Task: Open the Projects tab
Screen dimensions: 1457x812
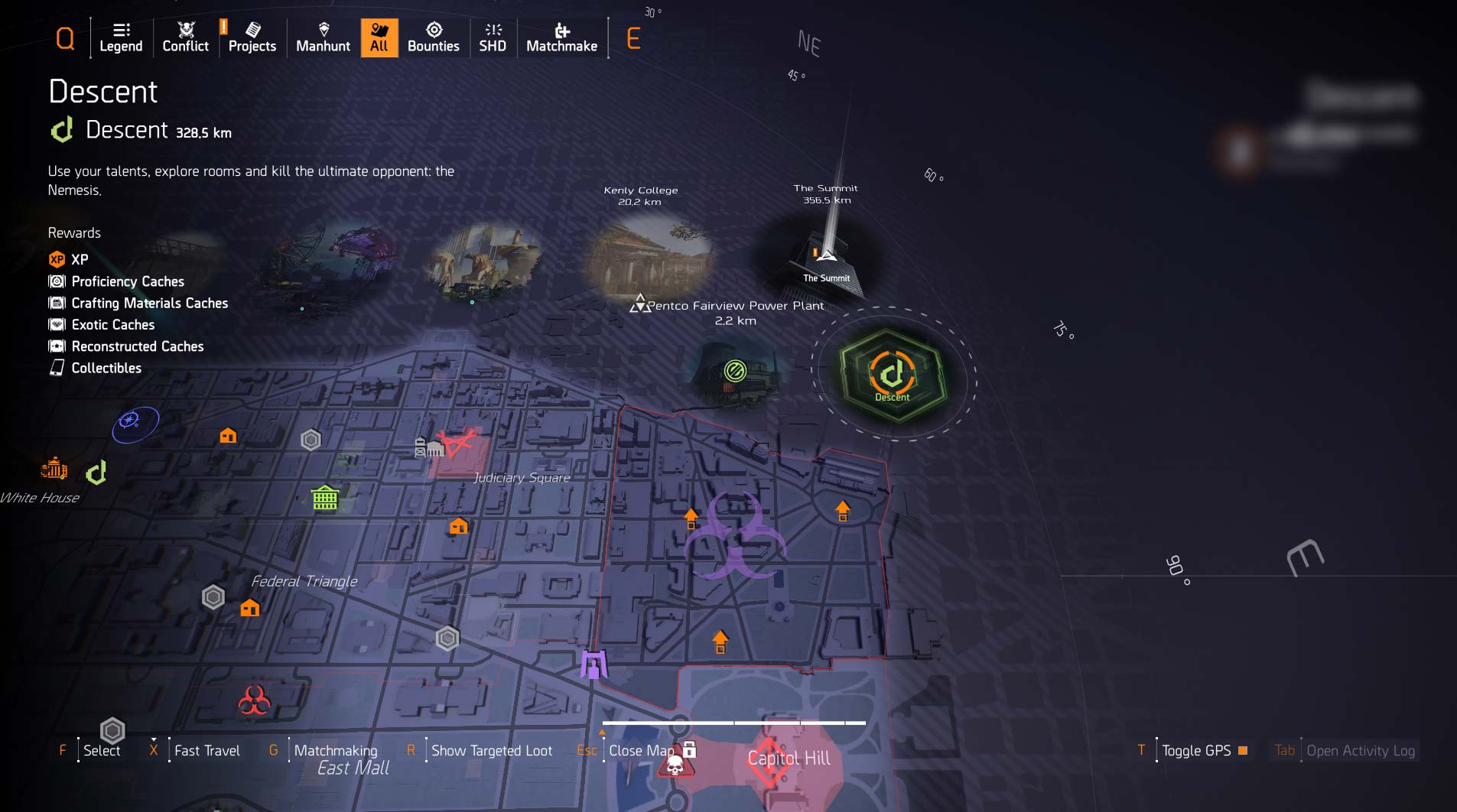Action: coord(252,37)
